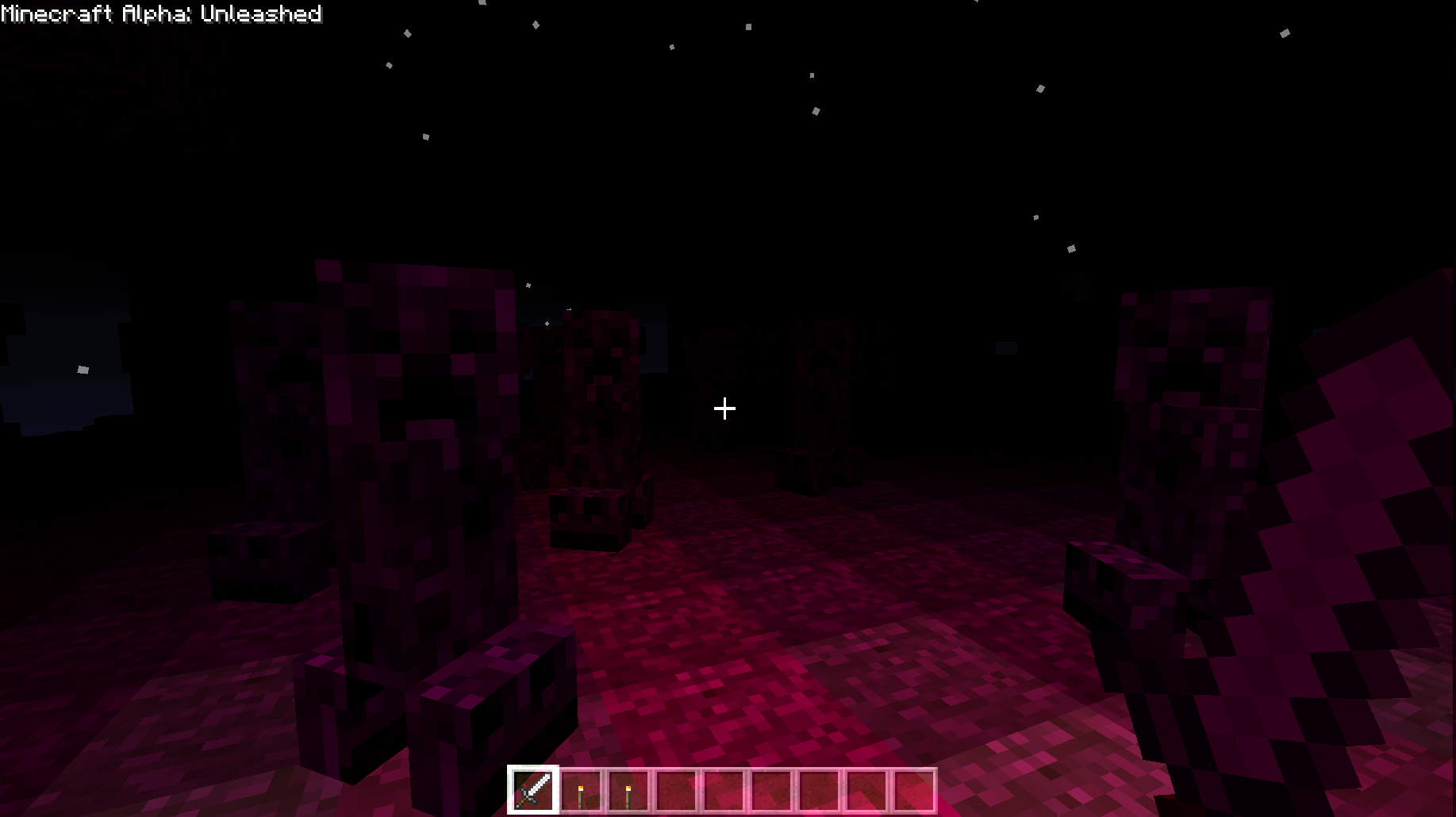Select the torch slot beside the sword
This screenshot has width=1456, height=817.
[581, 791]
